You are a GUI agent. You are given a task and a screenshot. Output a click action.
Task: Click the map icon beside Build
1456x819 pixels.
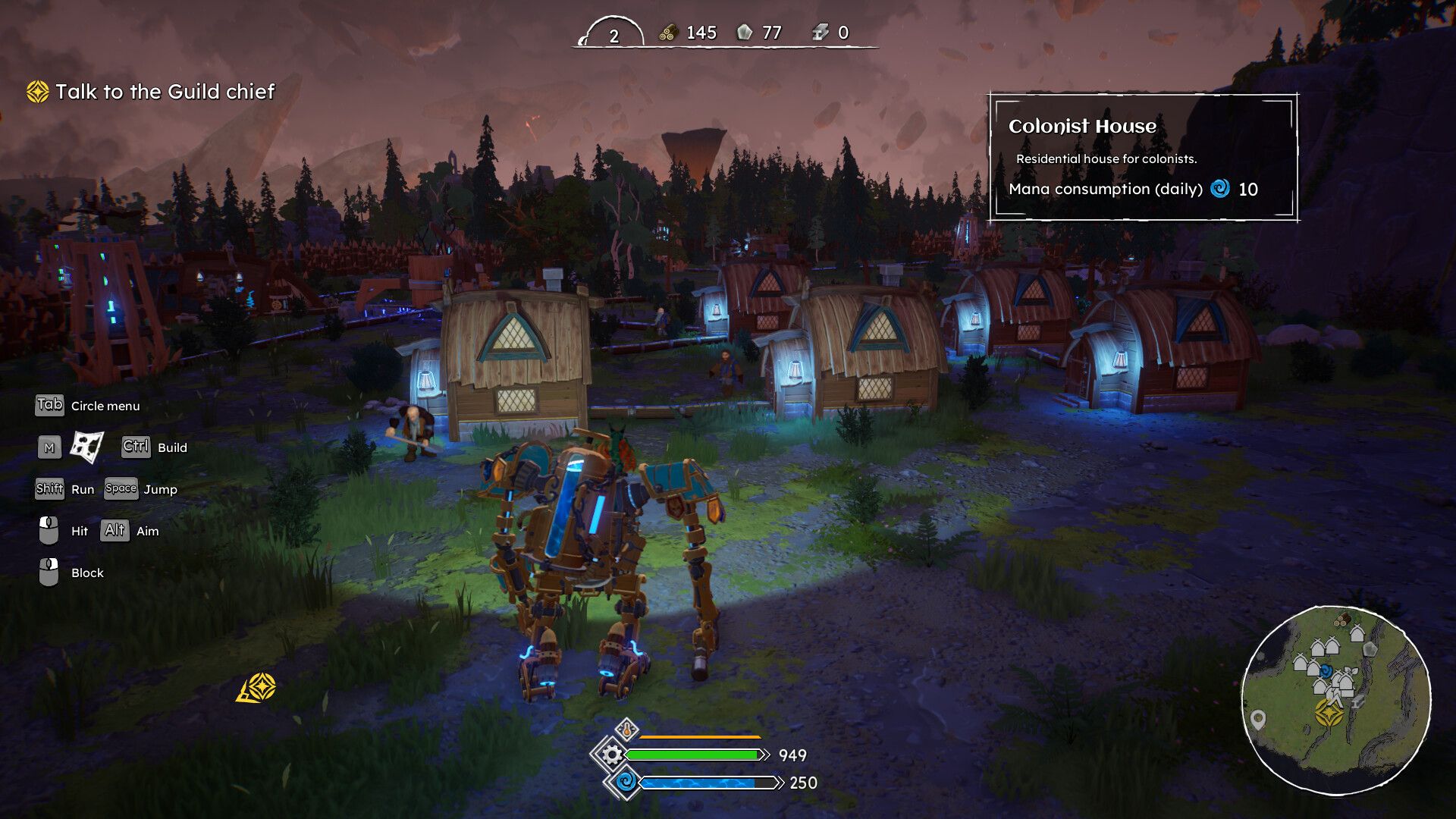coord(86,447)
